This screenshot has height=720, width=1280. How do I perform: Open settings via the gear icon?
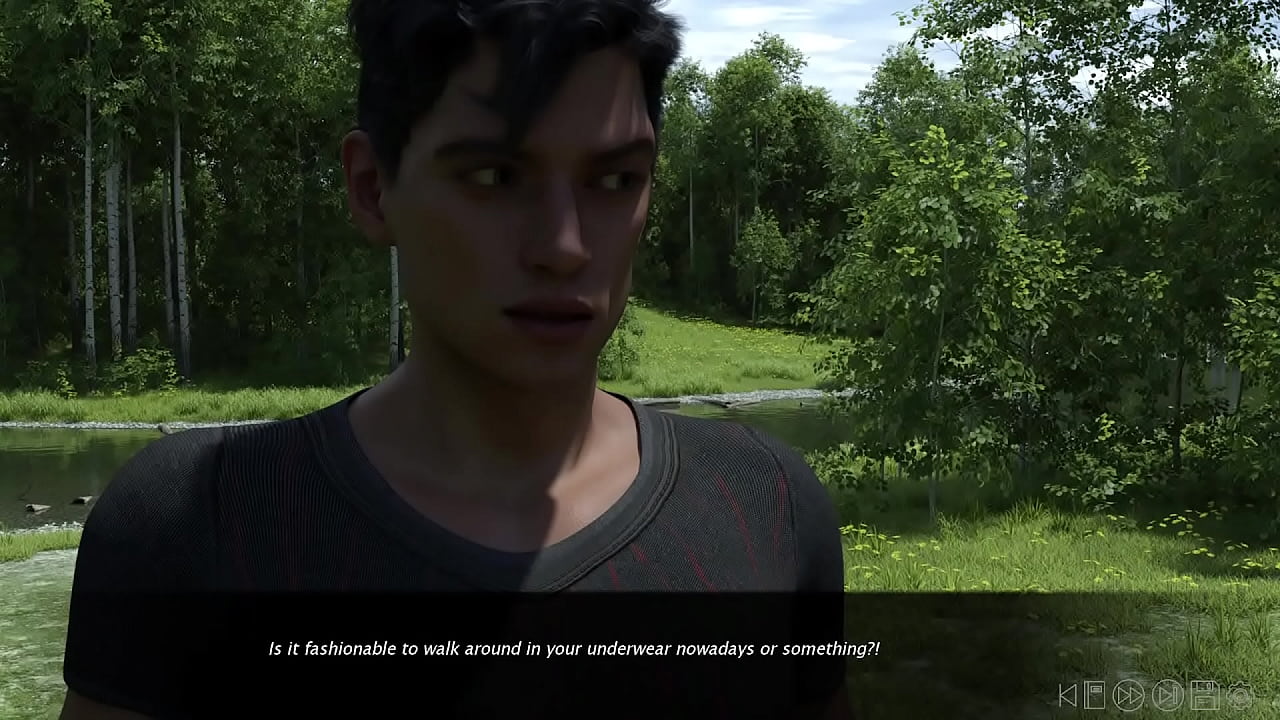pyautogui.click(x=1241, y=694)
